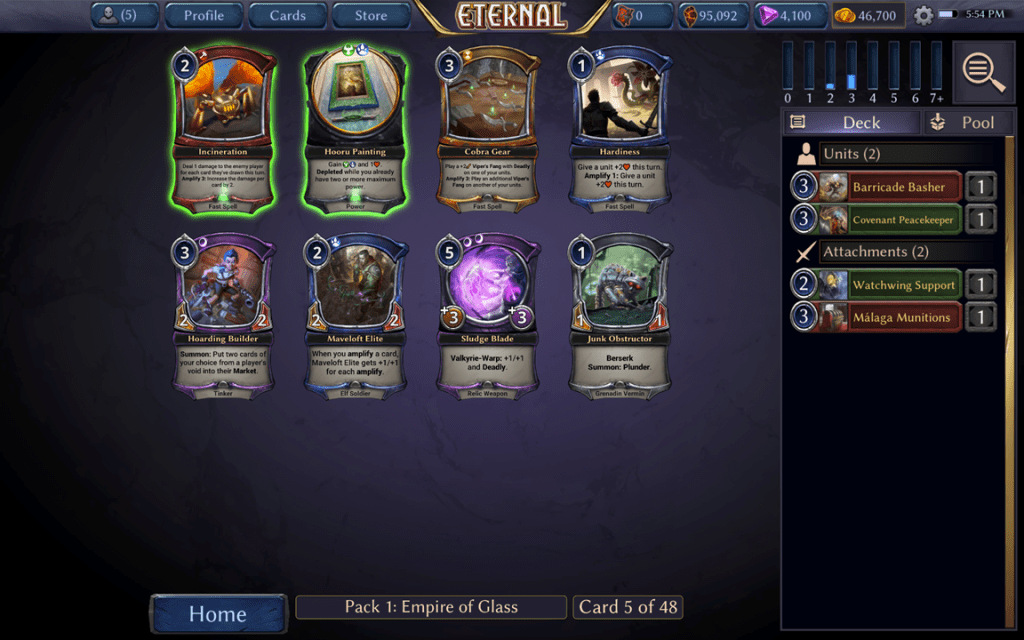
Task: Pick the Hooru Painting card
Action: coord(355,128)
